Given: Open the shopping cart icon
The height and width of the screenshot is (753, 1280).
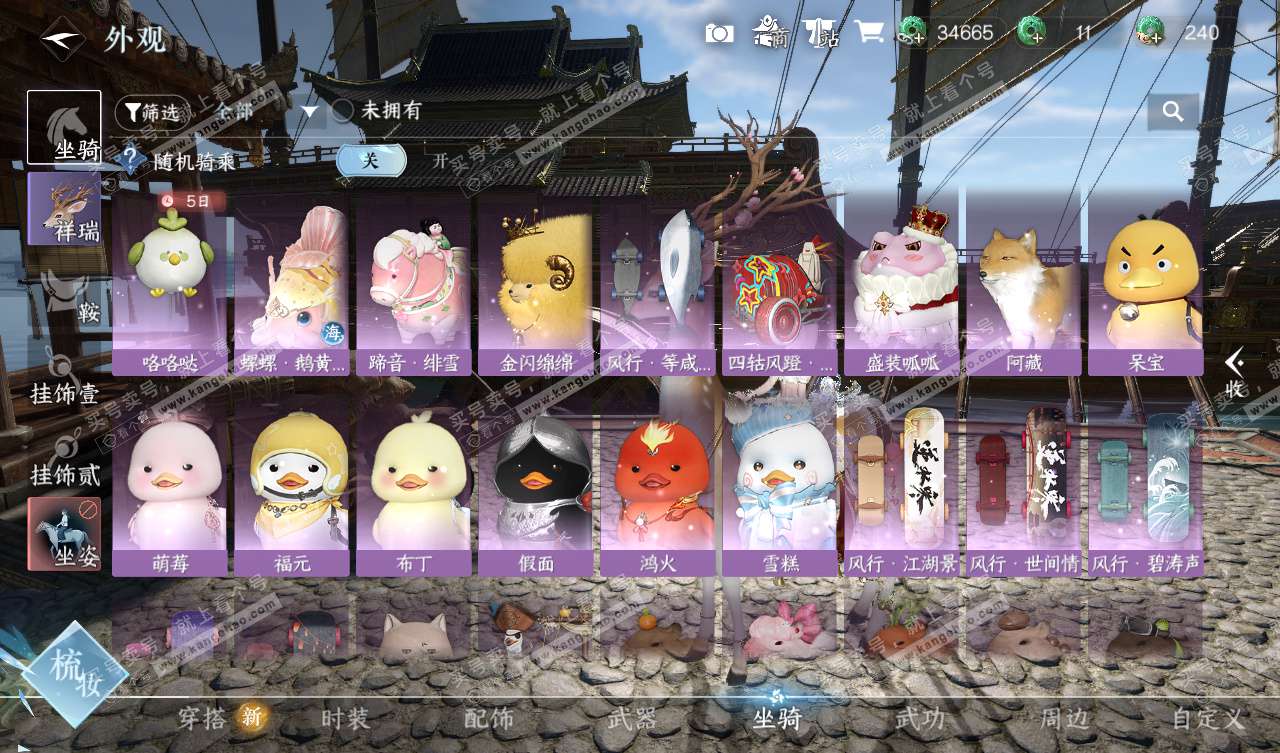Looking at the screenshot, I should tap(868, 32).
